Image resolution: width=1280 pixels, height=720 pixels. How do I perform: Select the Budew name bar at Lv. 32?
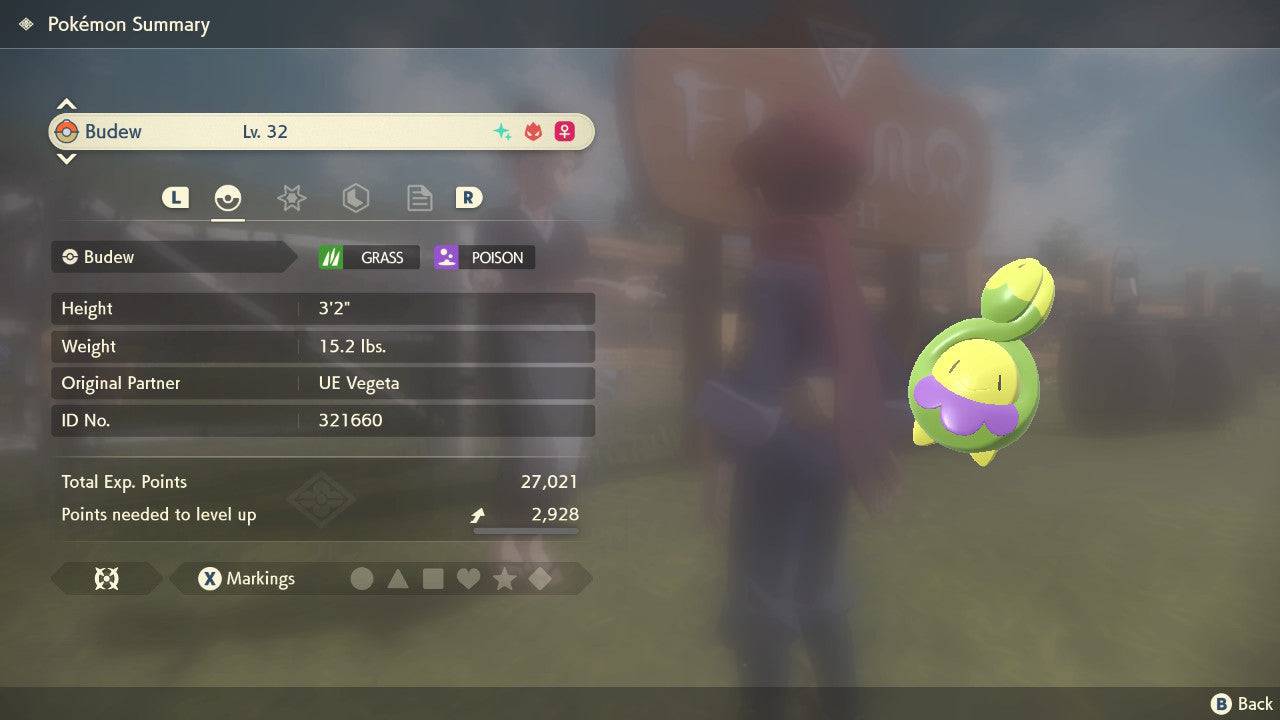click(x=321, y=132)
